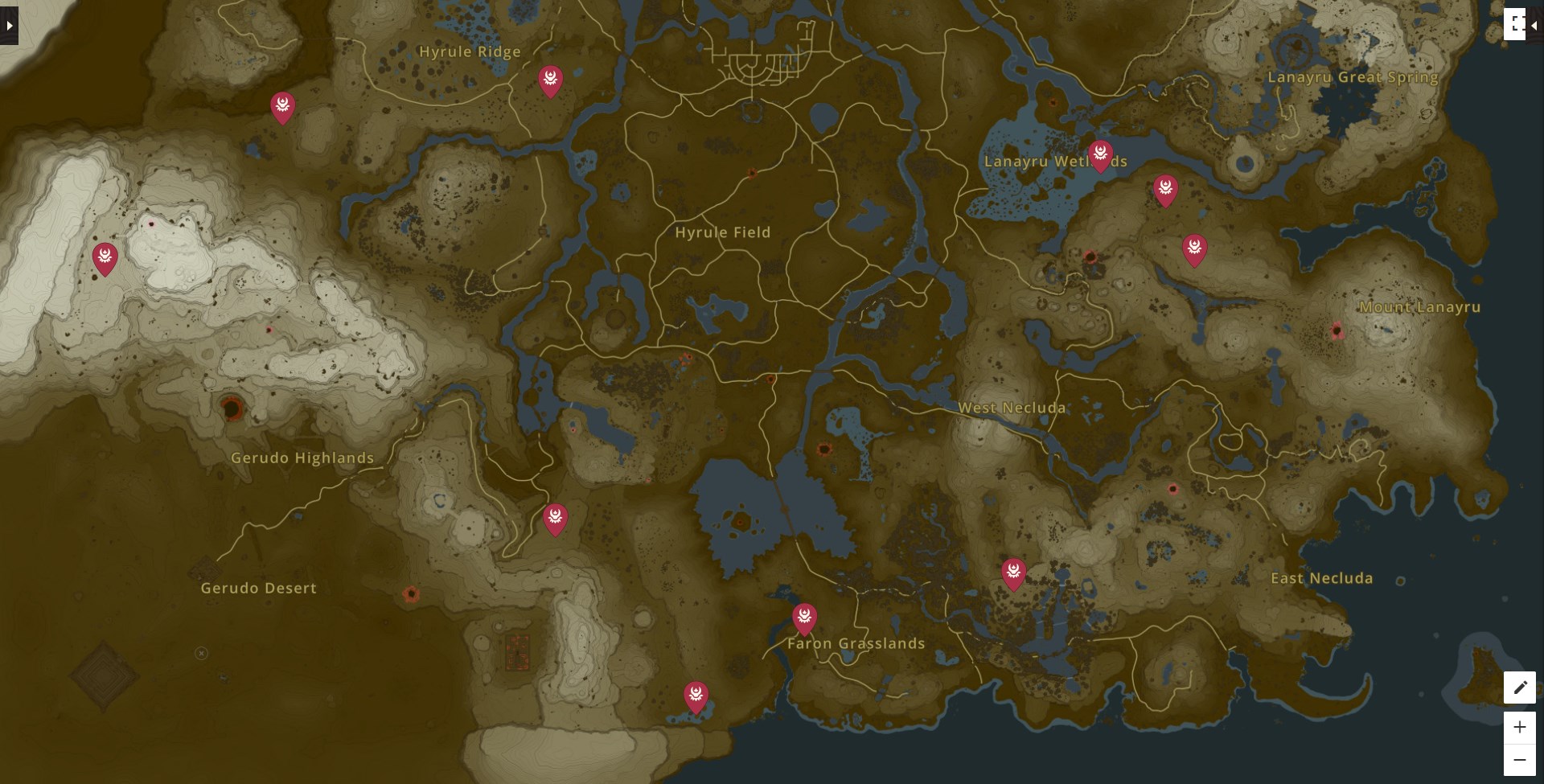1544x784 pixels.
Task: Click the red shrine dot on Mount Lanayru
Action: (x=1337, y=329)
